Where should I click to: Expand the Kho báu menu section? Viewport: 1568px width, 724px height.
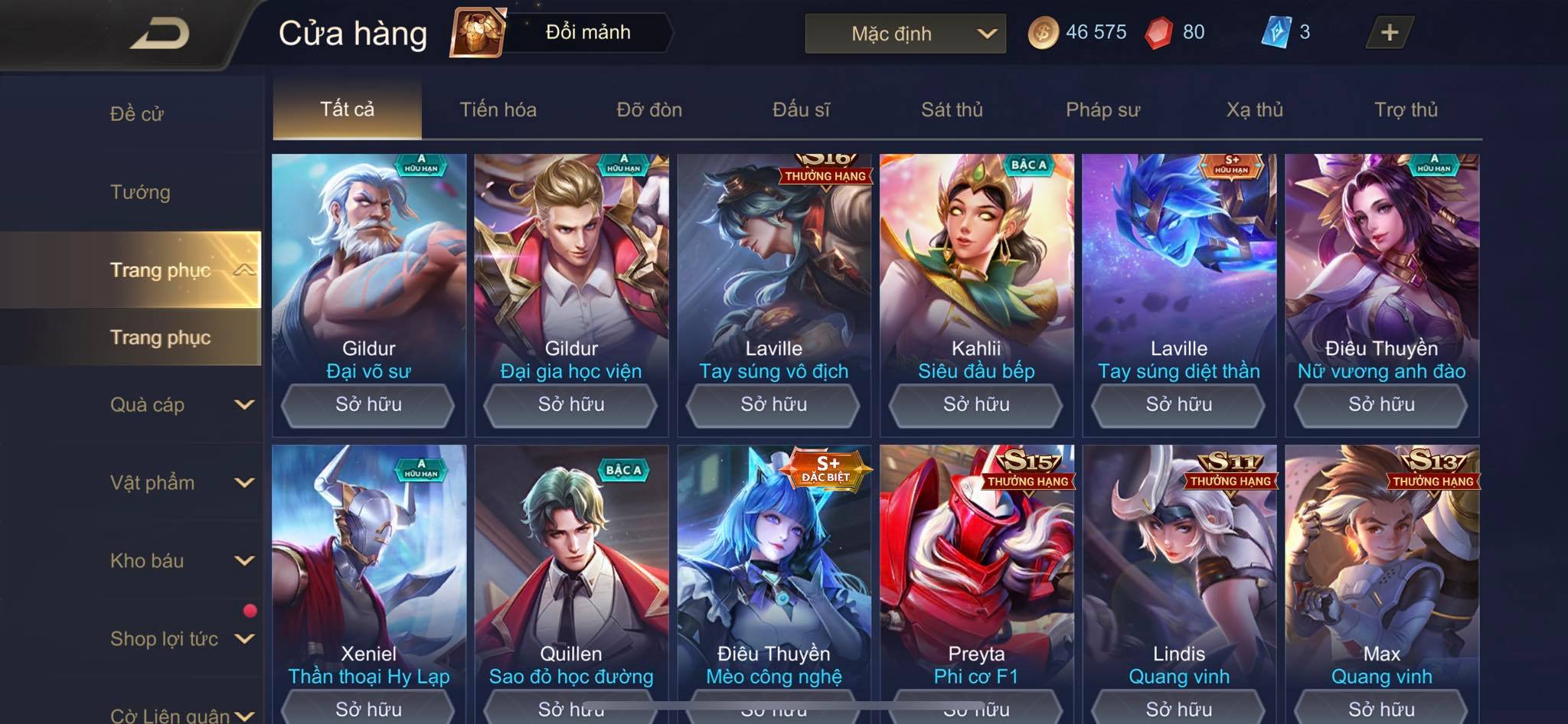point(181,561)
